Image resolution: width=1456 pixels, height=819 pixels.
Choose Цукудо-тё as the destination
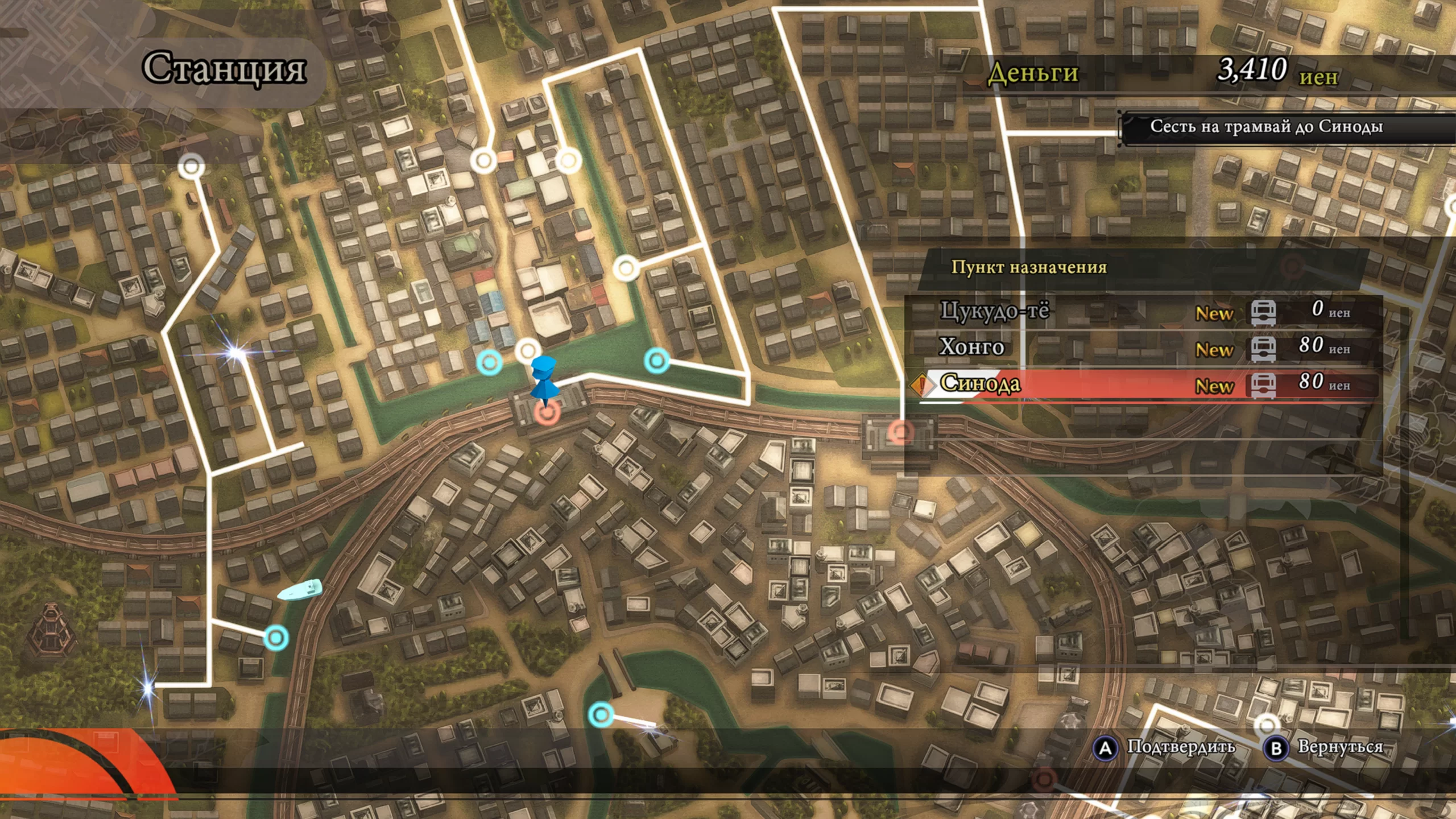tap(1143, 311)
